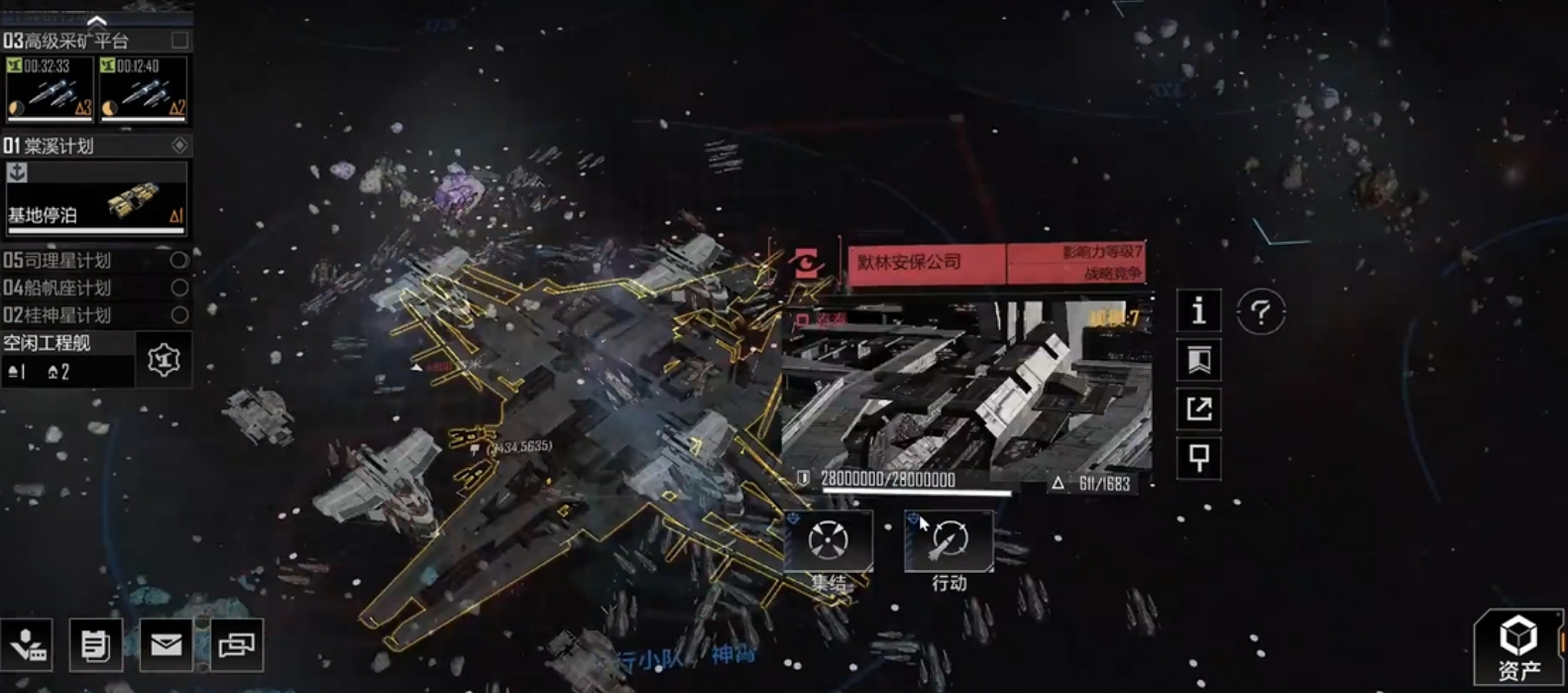The height and width of the screenshot is (693, 1568).
Task: Choose the 05司理星计划 fleet row
Action: [95, 261]
